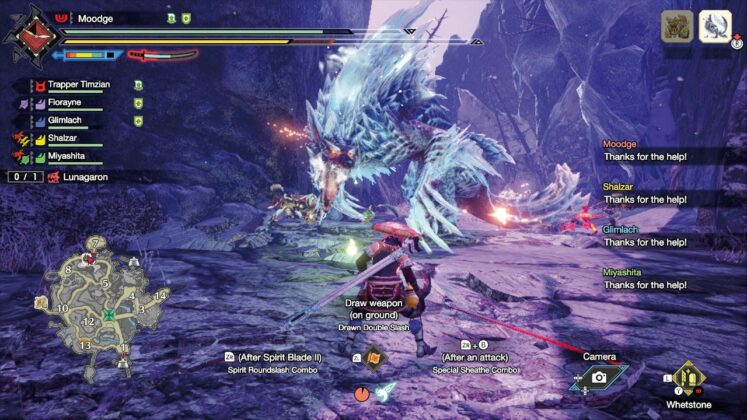Select party member Miyashita
This screenshot has width=747, height=420.
[x=72, y=157]
